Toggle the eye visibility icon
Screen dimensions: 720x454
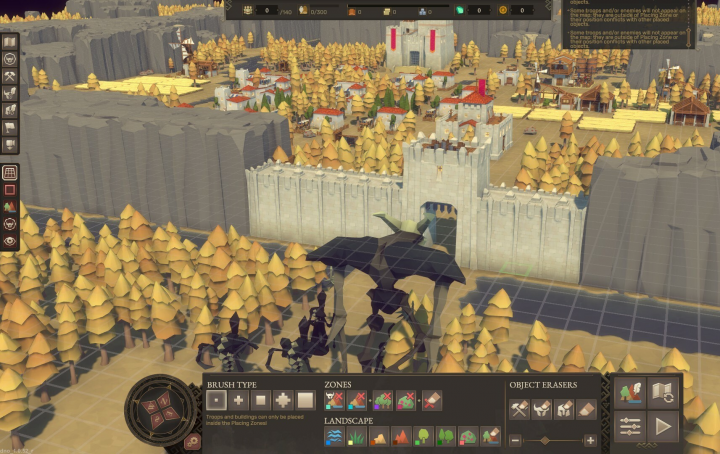click(10, 240)
